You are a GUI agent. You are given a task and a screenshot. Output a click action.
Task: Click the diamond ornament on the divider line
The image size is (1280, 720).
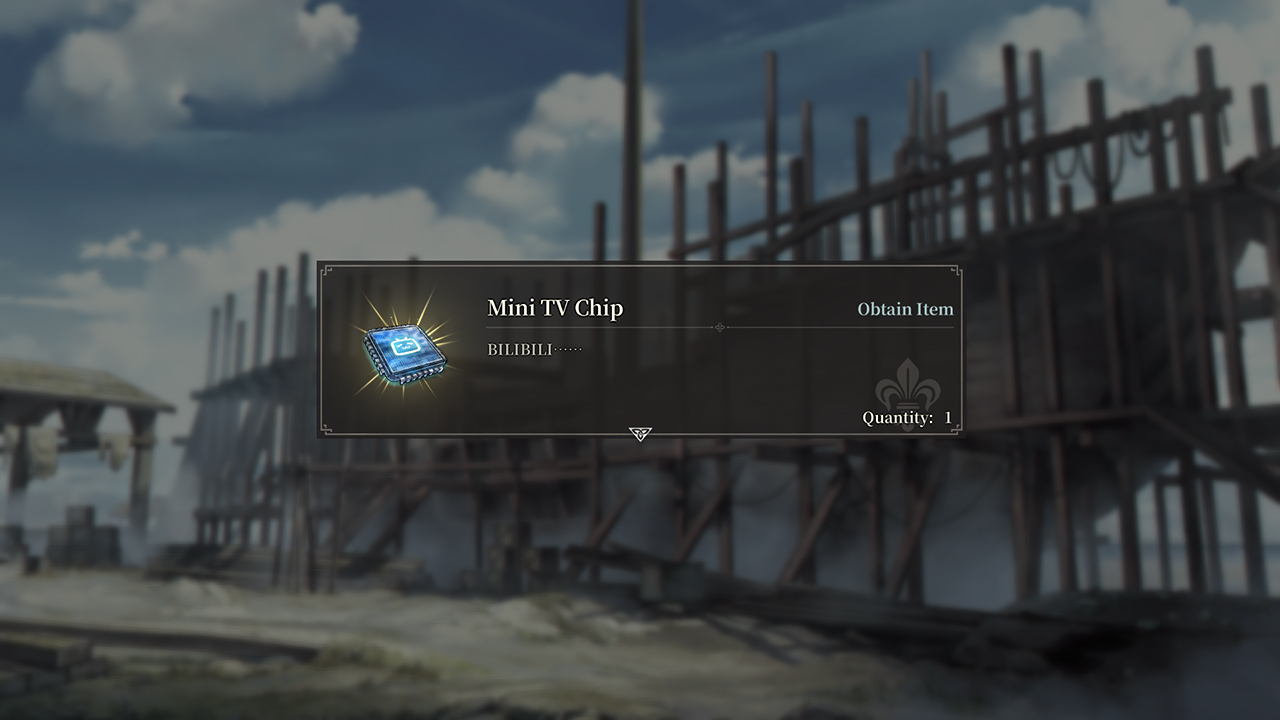718,327
